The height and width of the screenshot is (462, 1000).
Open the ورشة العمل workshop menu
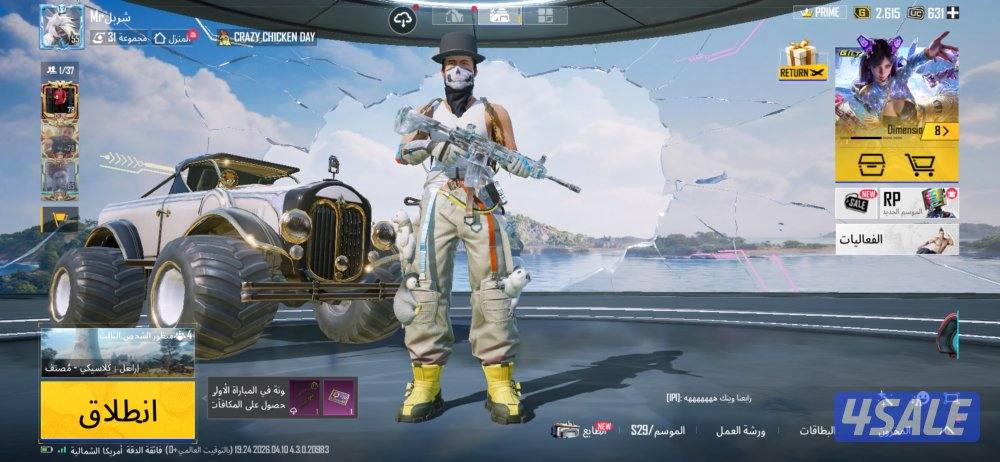click(741, 431)
